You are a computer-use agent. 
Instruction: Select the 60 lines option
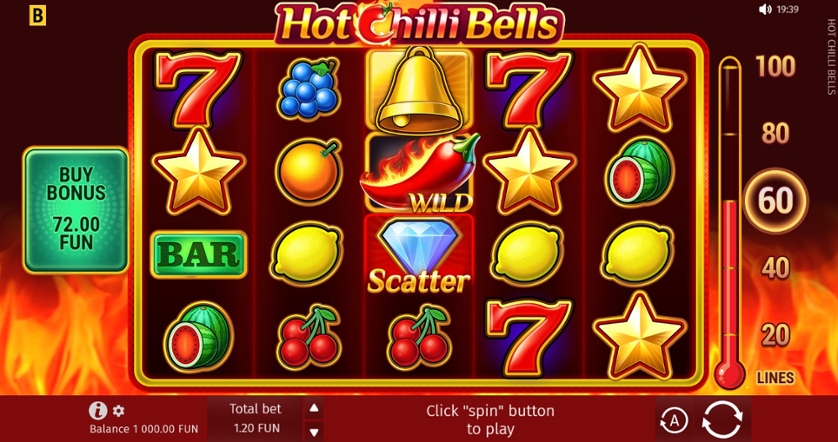tap(775, 200)
